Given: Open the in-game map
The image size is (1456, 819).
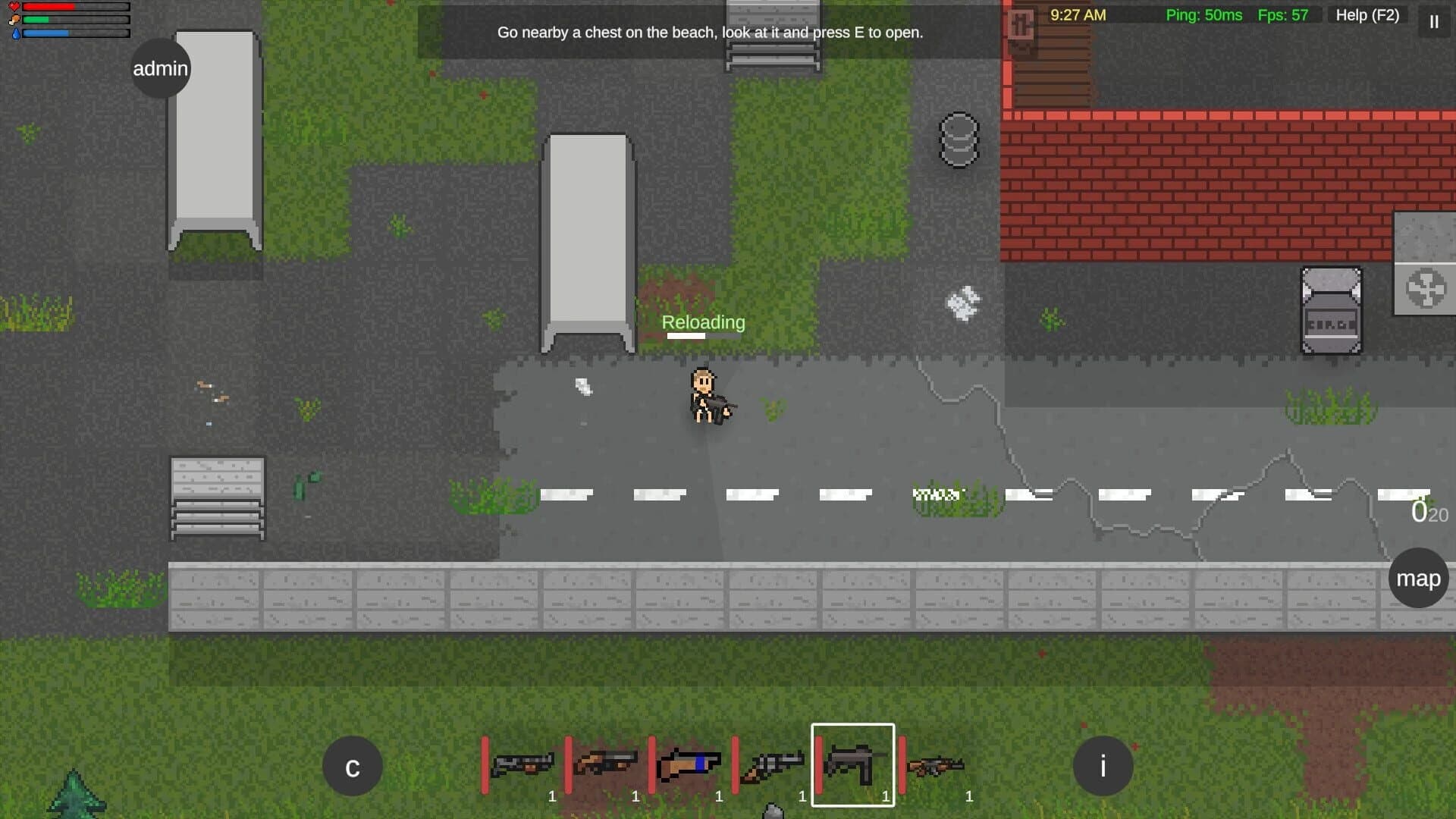Looking at the screenshot, I should click(1417, 578).
